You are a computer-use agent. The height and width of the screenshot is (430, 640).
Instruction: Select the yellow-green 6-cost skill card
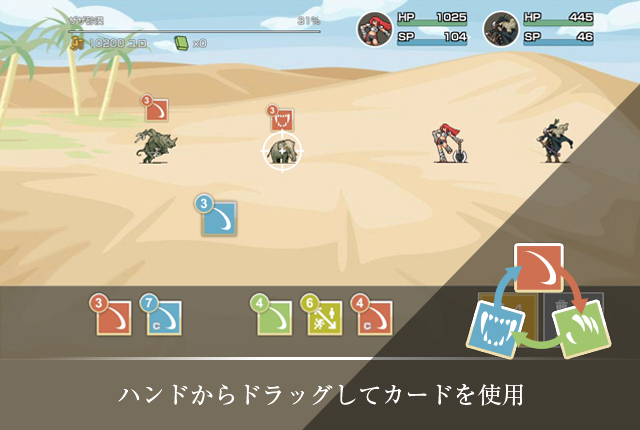click(x=324, y=316)
